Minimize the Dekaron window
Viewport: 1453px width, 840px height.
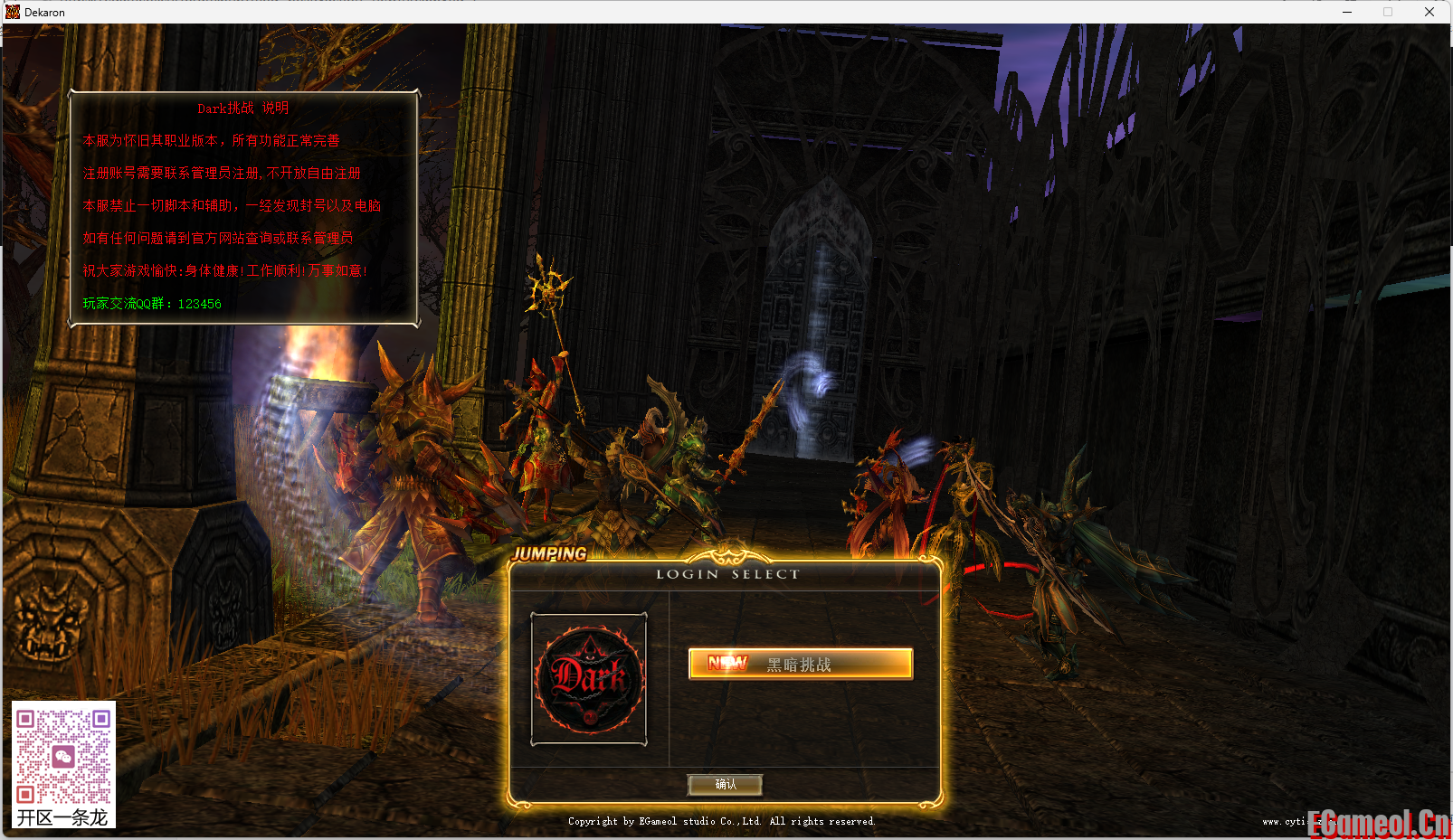(1346, 12)
